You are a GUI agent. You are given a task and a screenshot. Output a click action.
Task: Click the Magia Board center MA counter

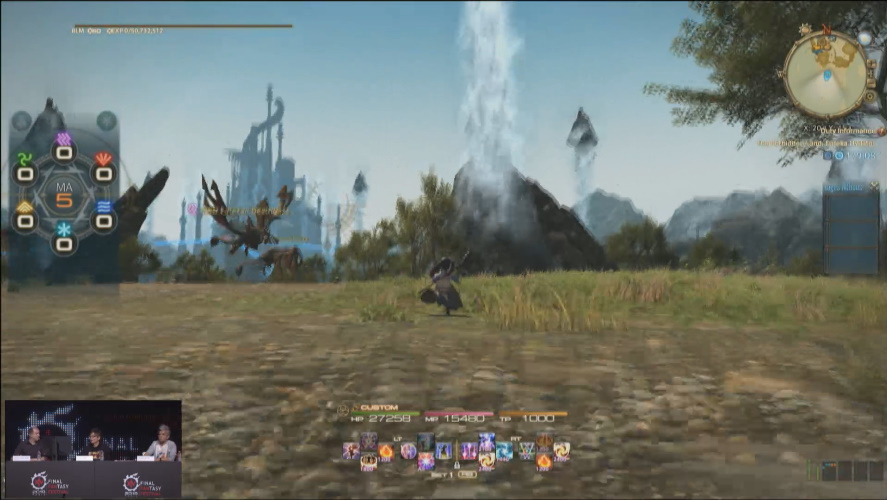click(64, 194)
